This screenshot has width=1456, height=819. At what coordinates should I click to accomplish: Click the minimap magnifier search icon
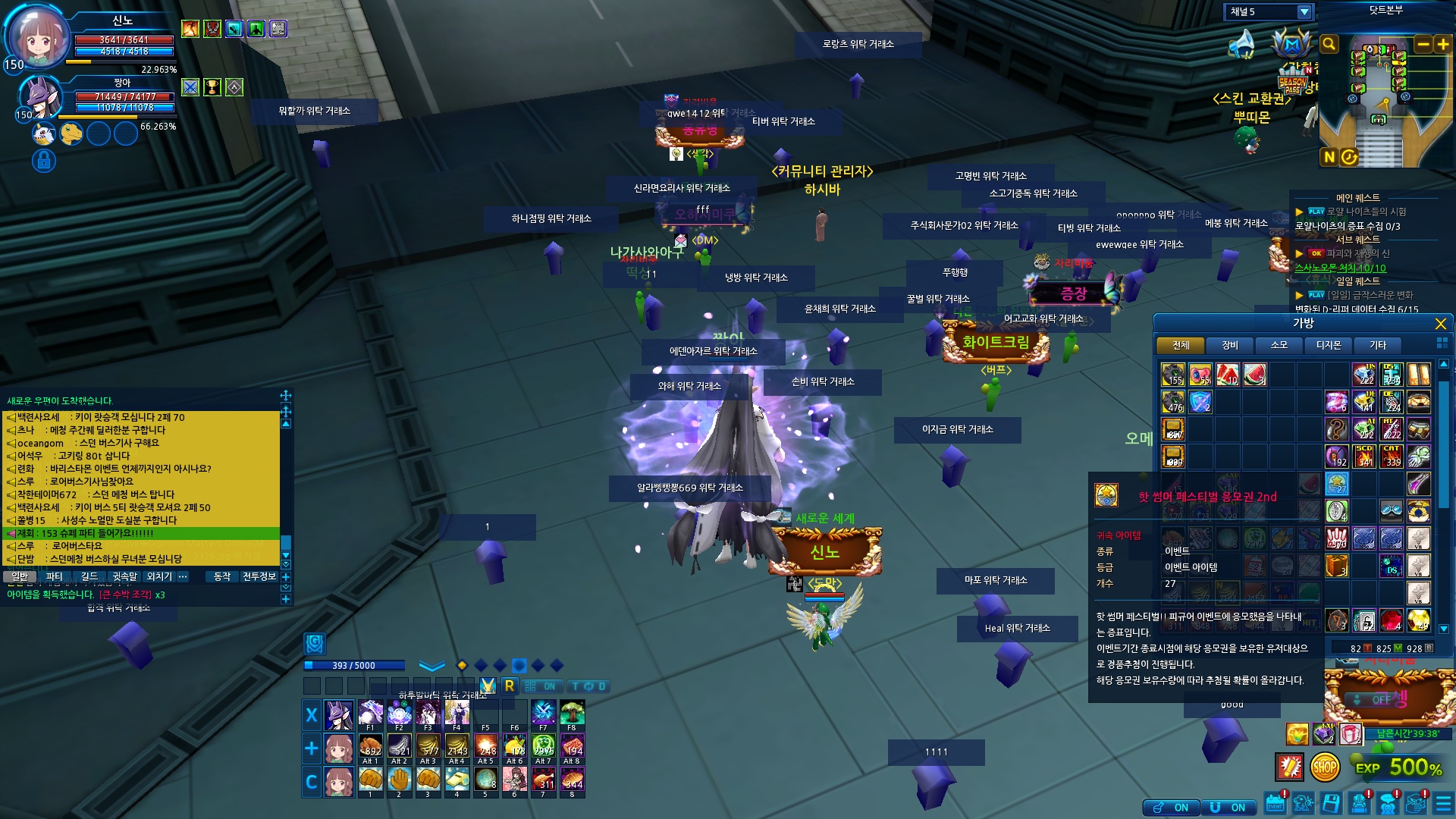[x=1329, y=44]
